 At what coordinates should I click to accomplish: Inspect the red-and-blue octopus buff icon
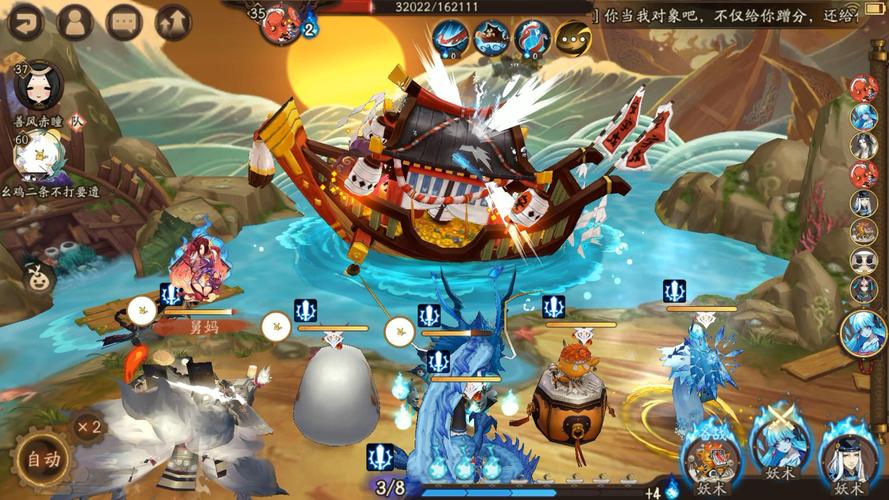[532, 37]
